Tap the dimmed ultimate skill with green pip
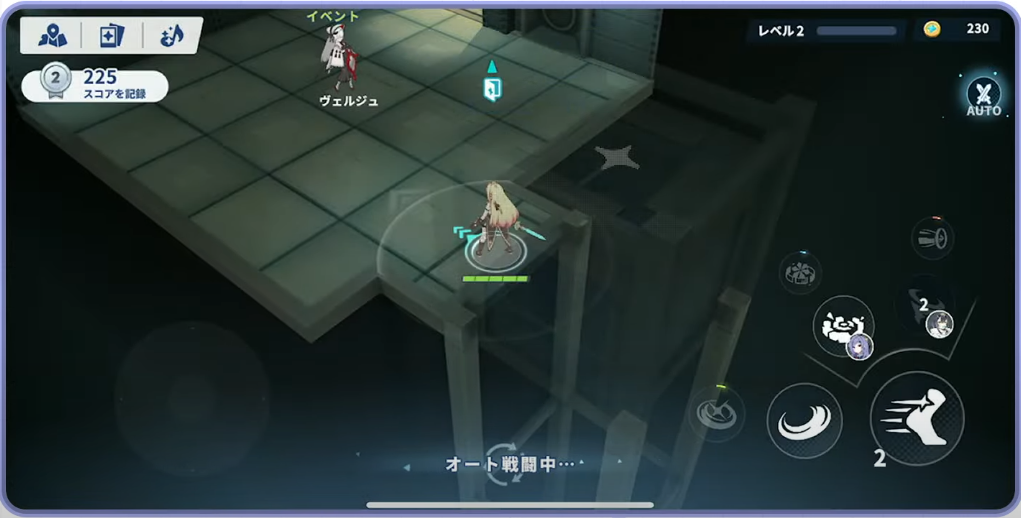This screenshot has height=518, width=1021. point(717,412)
